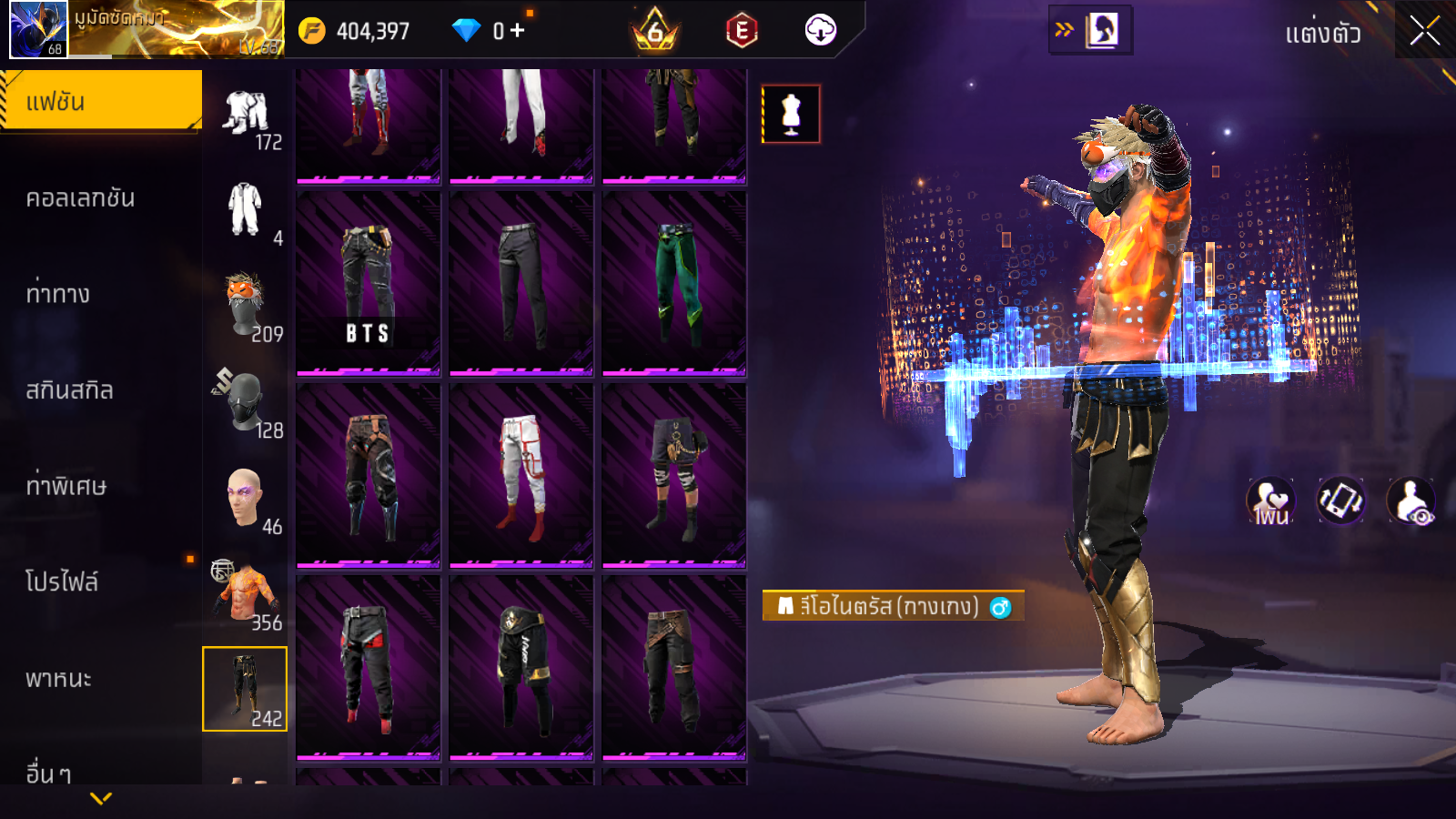1456x819 pixels.
Task: Select the BTS black pants item
Action: click(369, 282)
